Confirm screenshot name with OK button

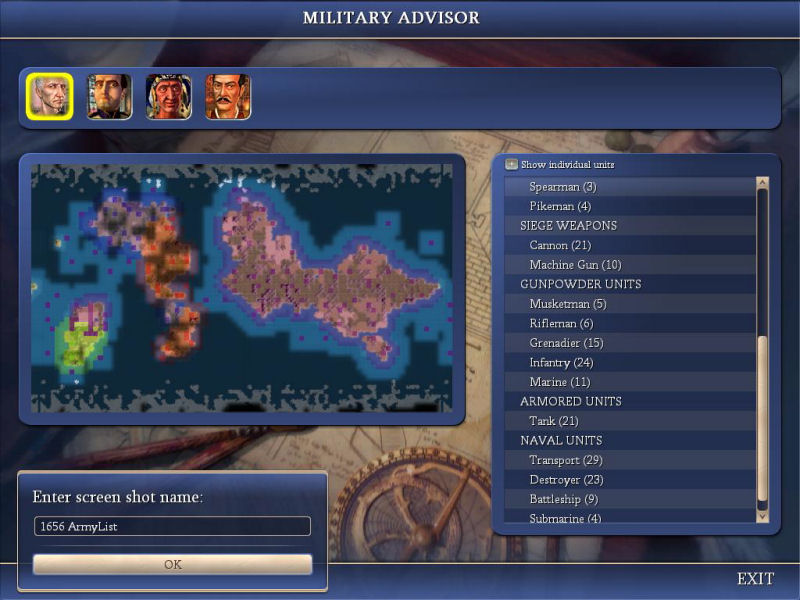pos(172,564)
